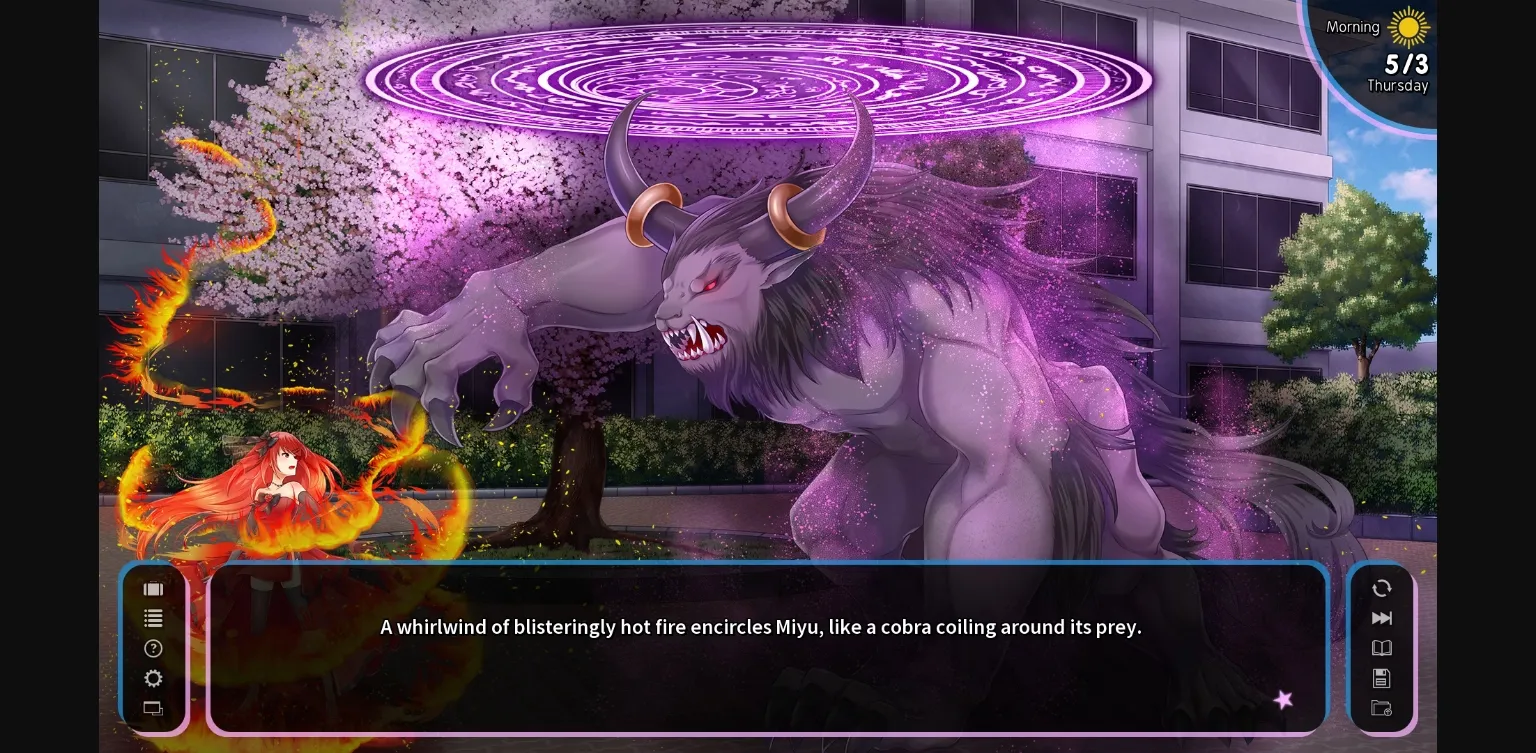Enable auto-read with circular arrow icon

coord(1381,589)
